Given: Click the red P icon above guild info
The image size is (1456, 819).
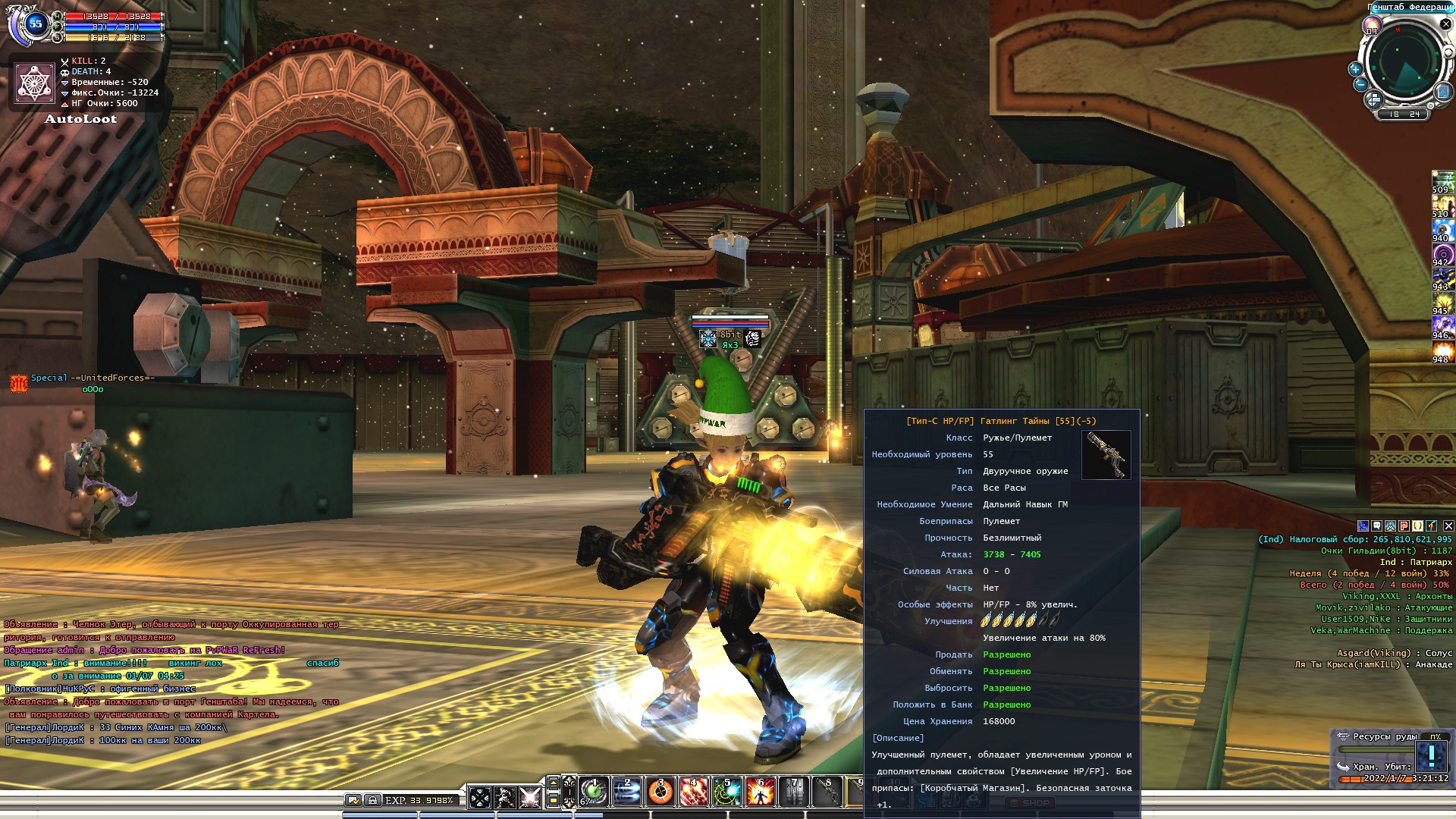Looking at the screenshot, I should pyautogui.click(x=1404, y=526).
